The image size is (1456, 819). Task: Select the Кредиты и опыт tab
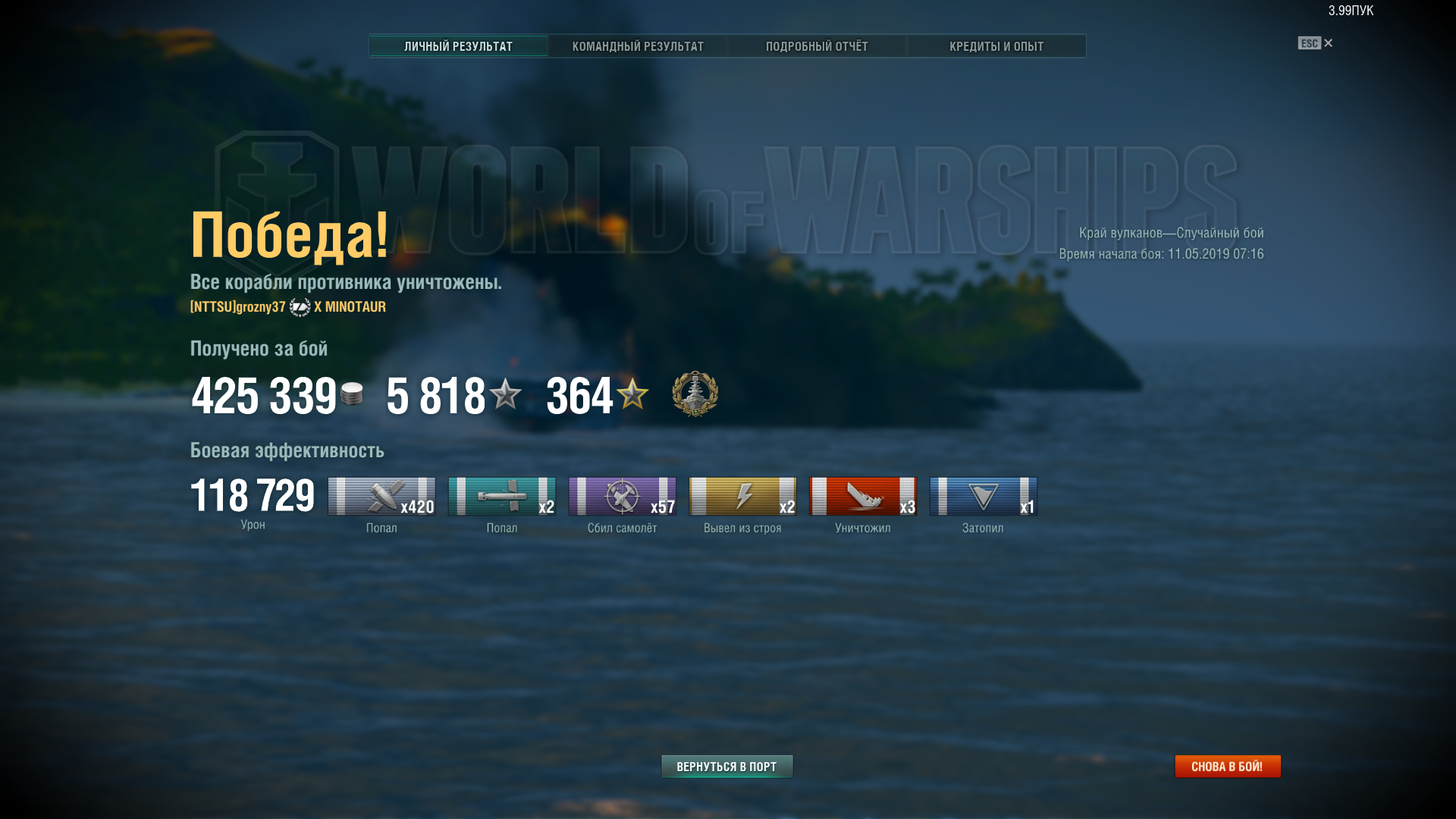tap(996, 46)
